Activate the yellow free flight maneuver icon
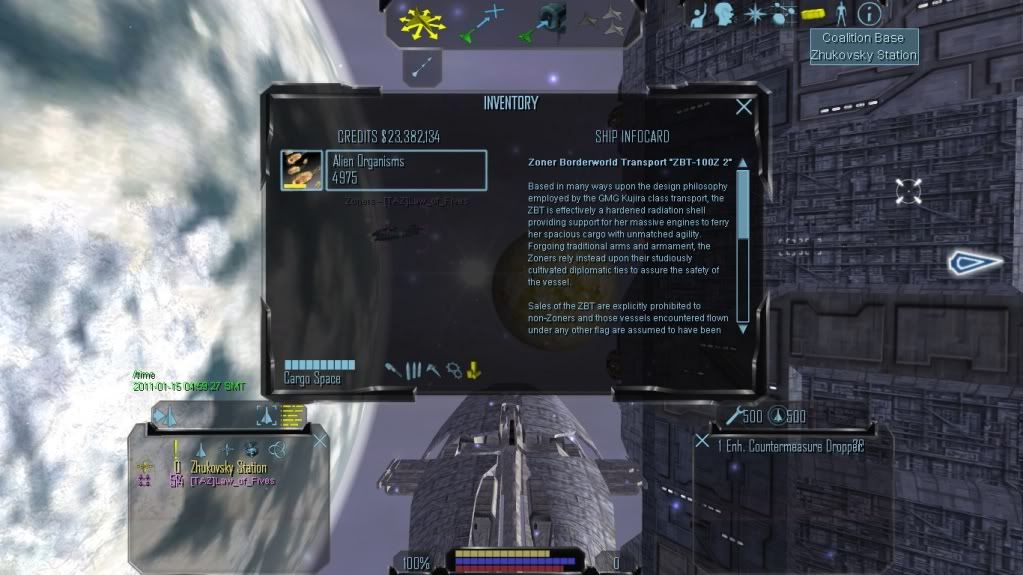 (416, 23)
